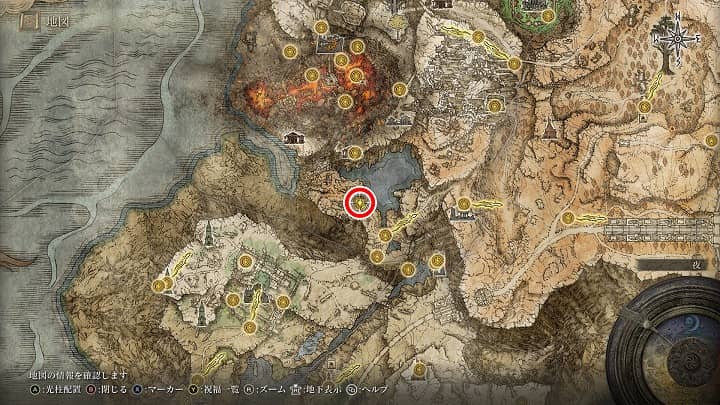Select the red-circled site of grace marker

pos(360,203)
